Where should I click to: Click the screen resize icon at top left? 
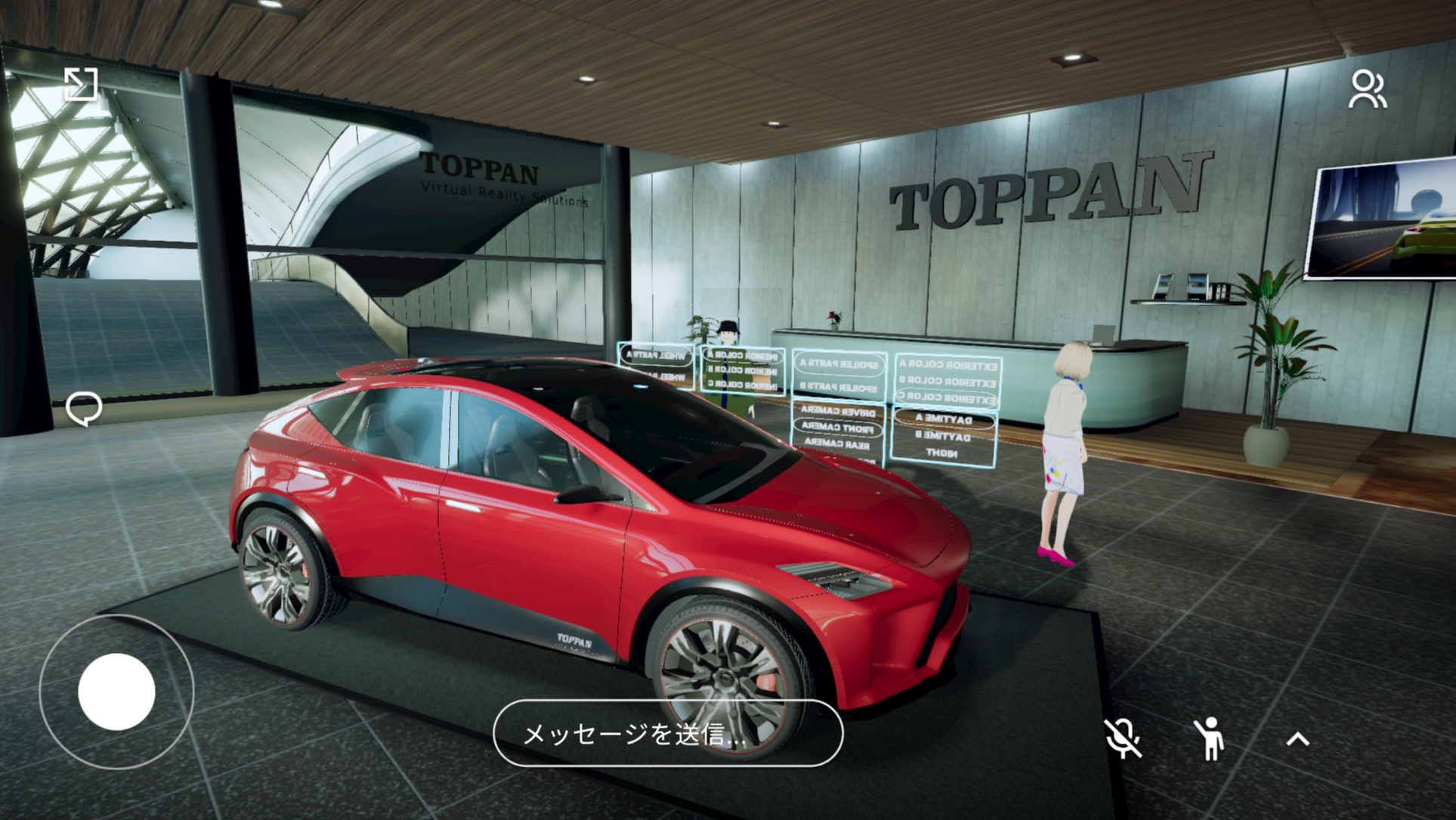point(82,85)
